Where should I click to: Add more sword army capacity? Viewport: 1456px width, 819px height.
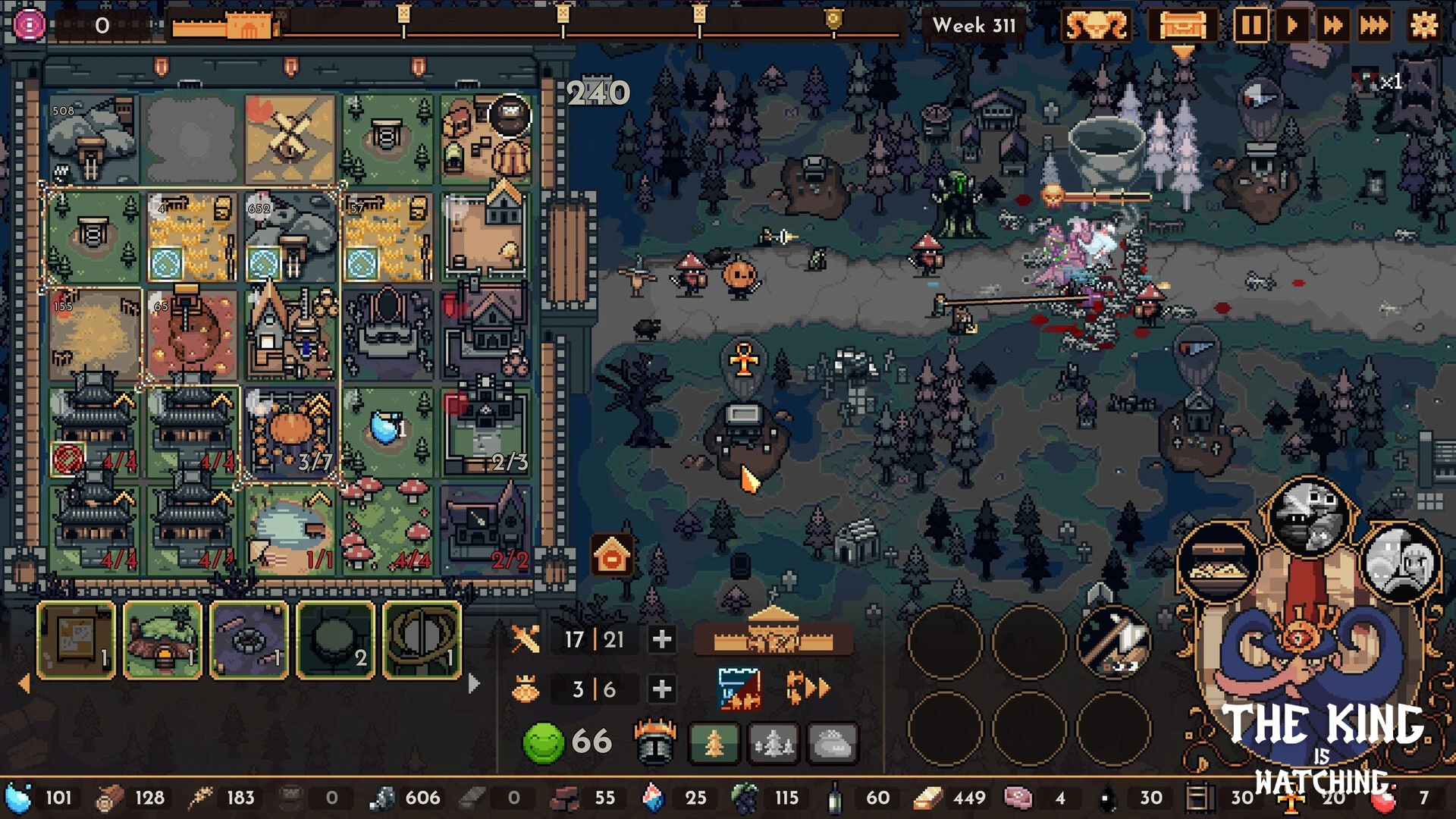click(x=661, y=639)
